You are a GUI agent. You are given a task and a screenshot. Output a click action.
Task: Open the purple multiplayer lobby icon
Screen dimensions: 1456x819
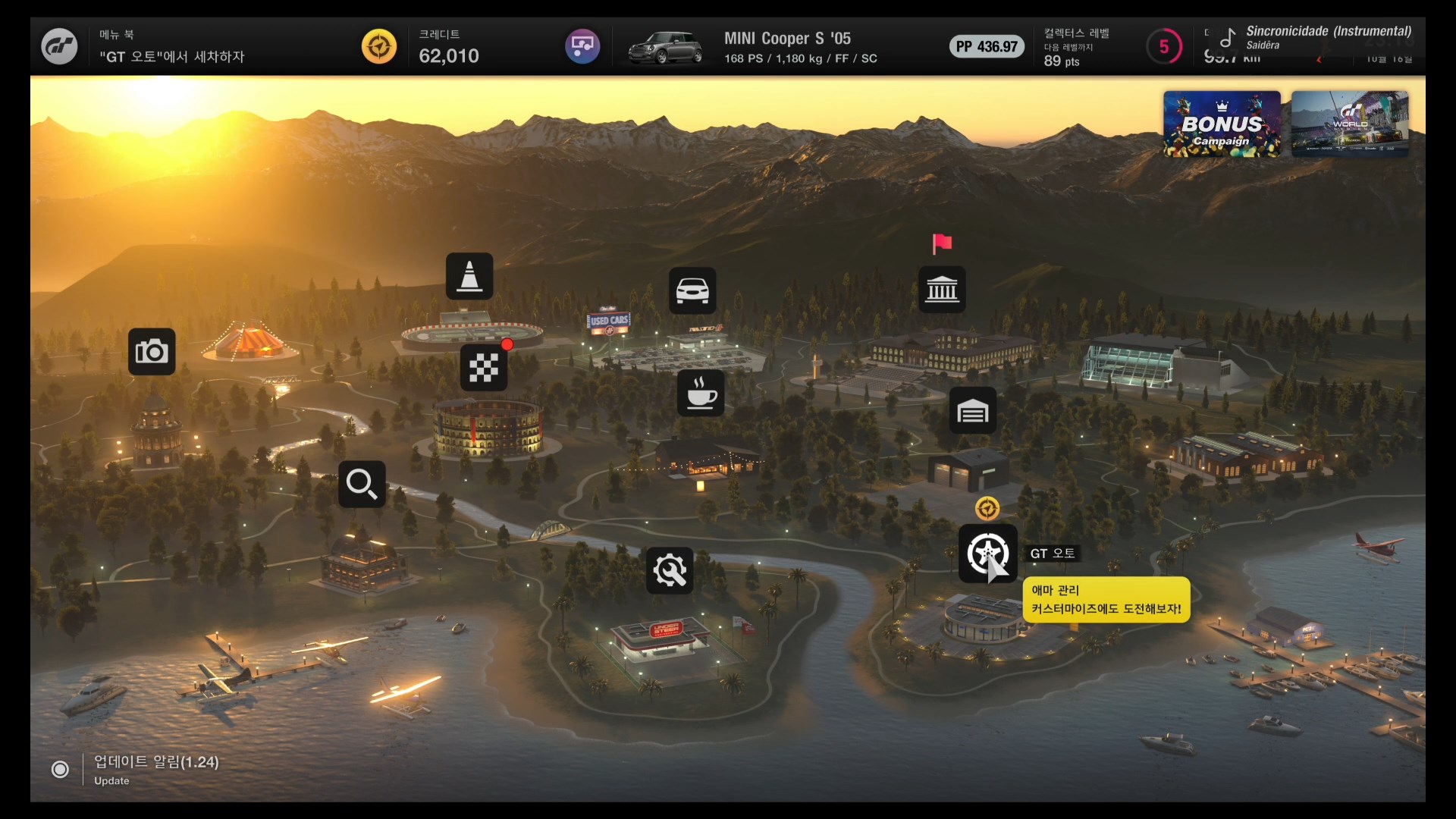pyautogui.click(x=582, y=47)
